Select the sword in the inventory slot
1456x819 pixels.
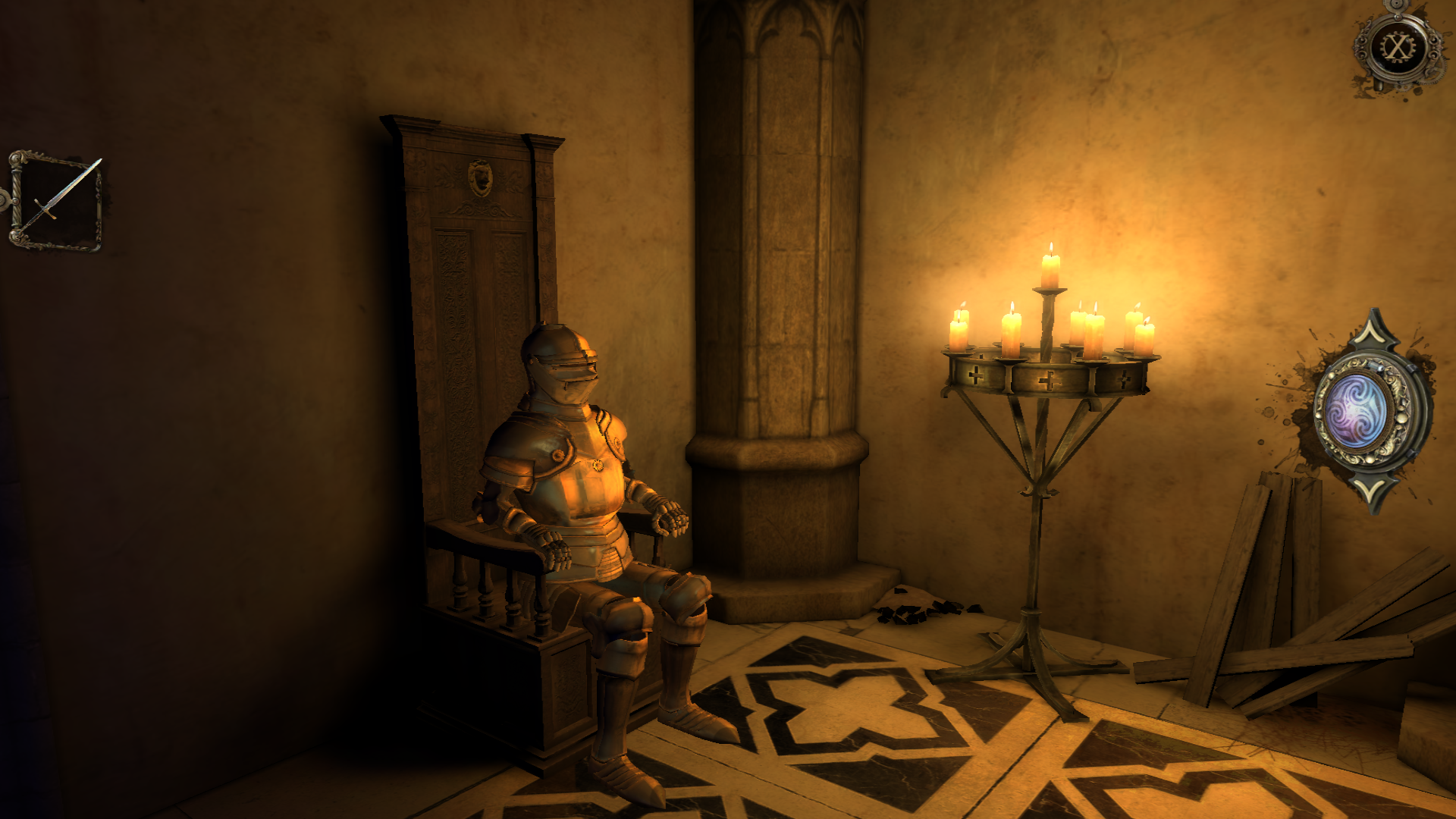[x=58, y=200]
